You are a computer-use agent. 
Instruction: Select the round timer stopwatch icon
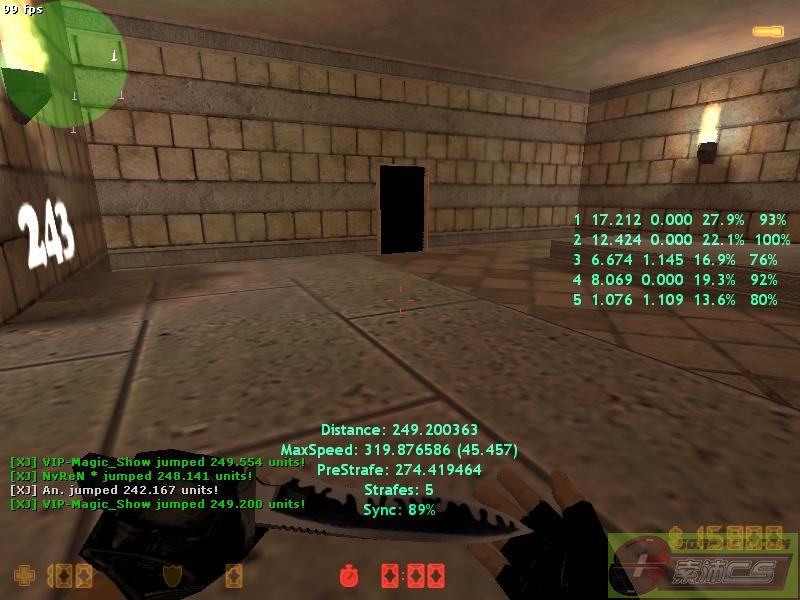349,576
